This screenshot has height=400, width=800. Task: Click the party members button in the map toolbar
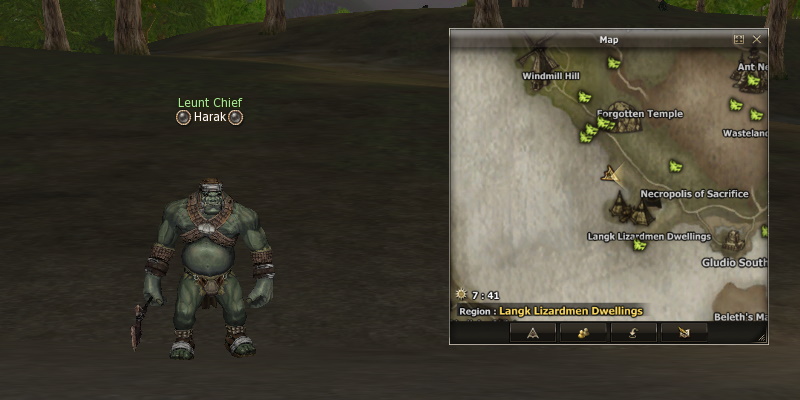[580, 333]
